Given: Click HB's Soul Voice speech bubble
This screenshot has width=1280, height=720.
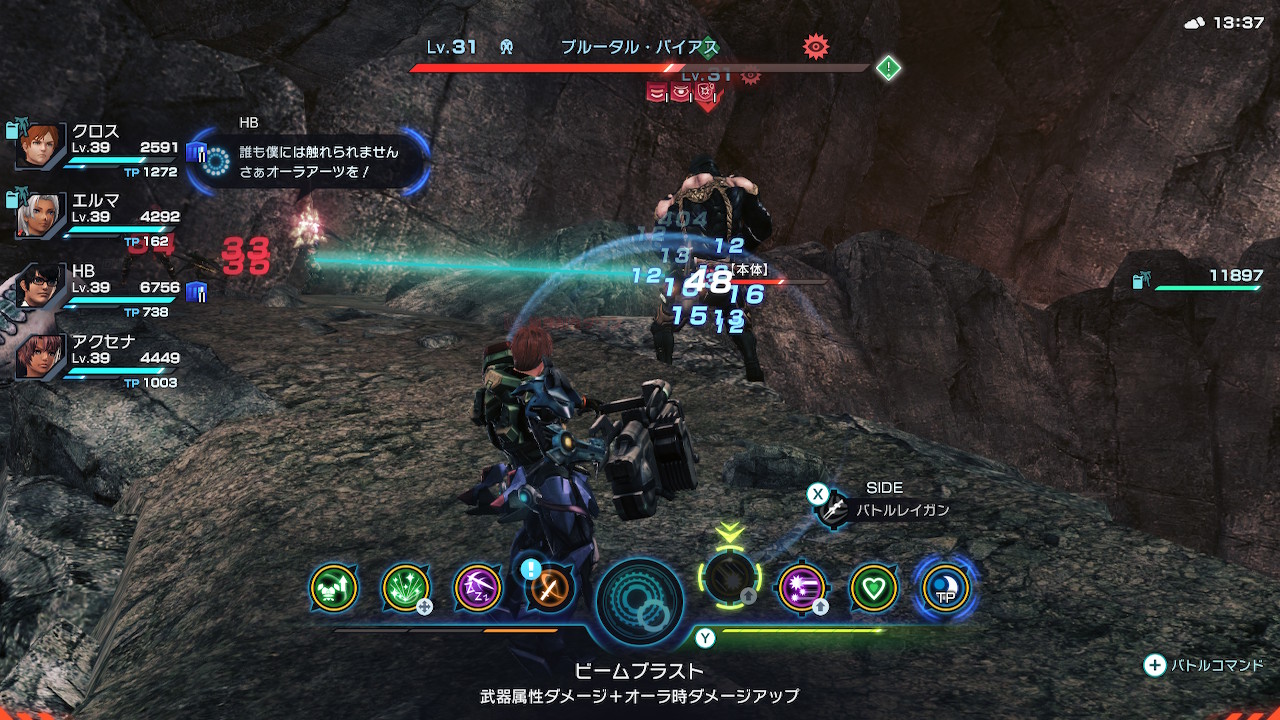Looking at the screenshot, I should coord(310,160).
